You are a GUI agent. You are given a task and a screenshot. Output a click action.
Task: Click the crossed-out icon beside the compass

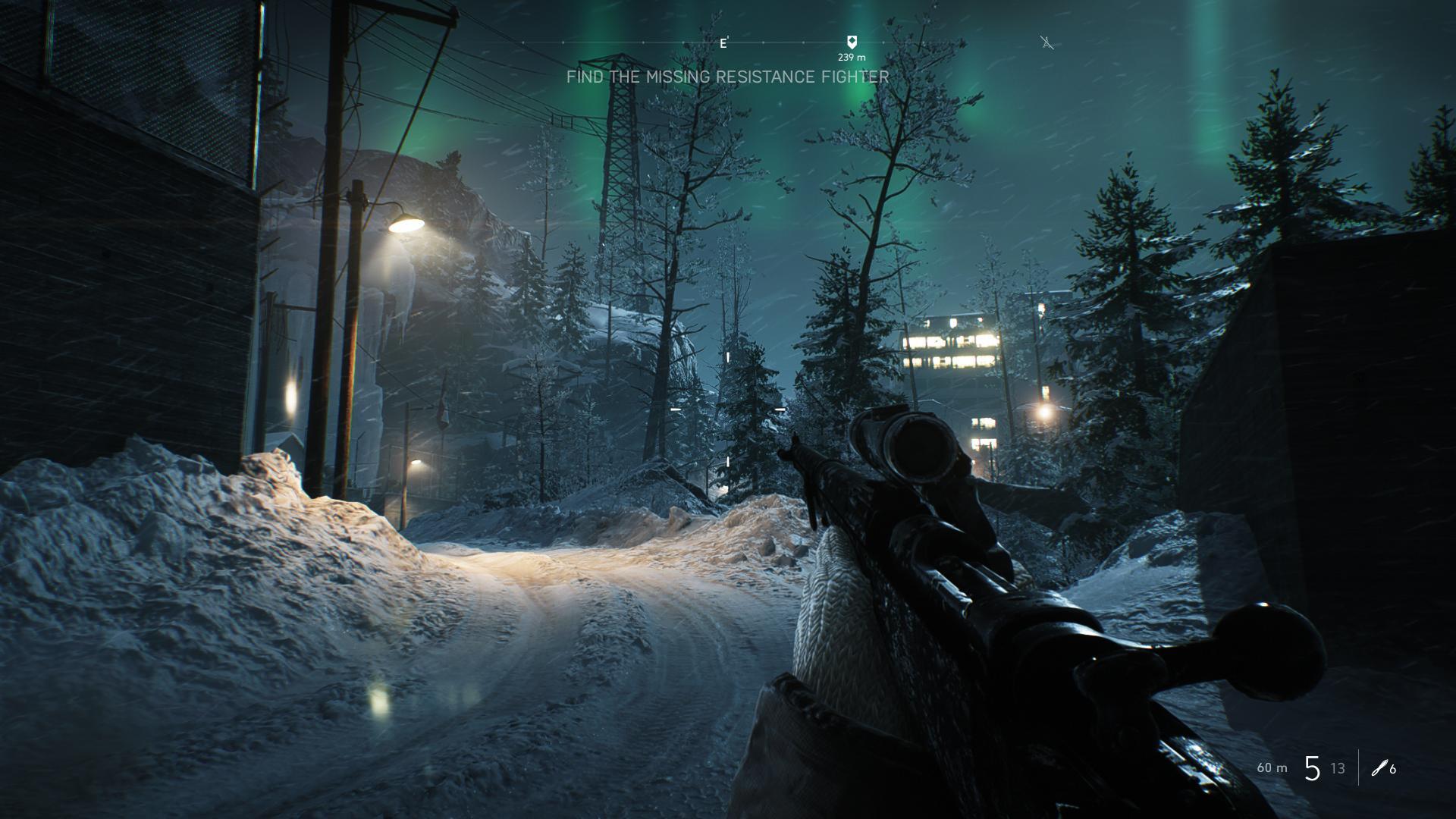click(1047, 43)
